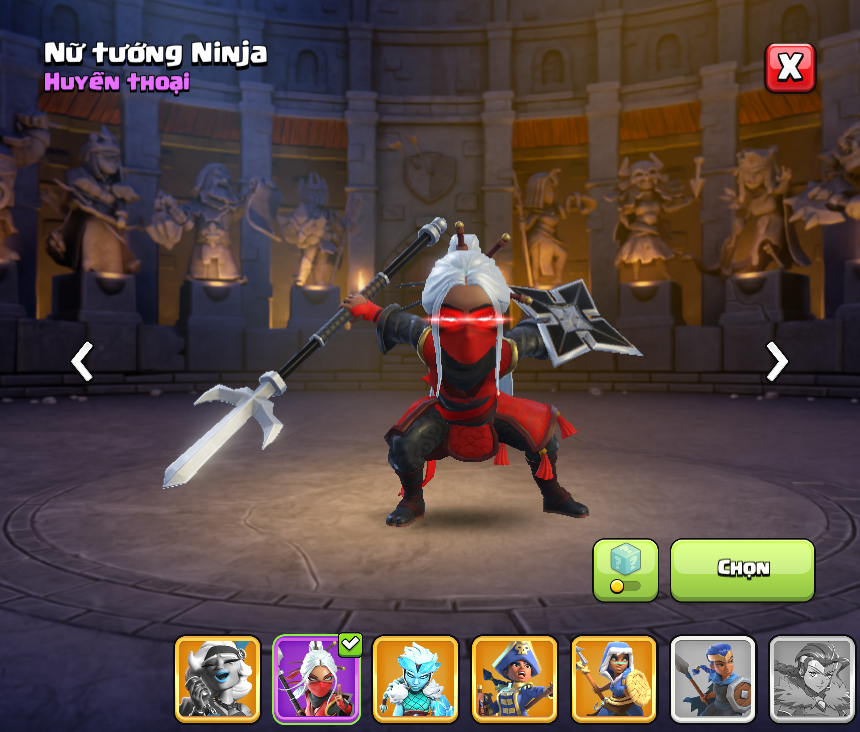Select the greyed-out locked skin thumbnail
This screenshot has height=732, width=860.
pyautogui.click(x=811, y=679)
